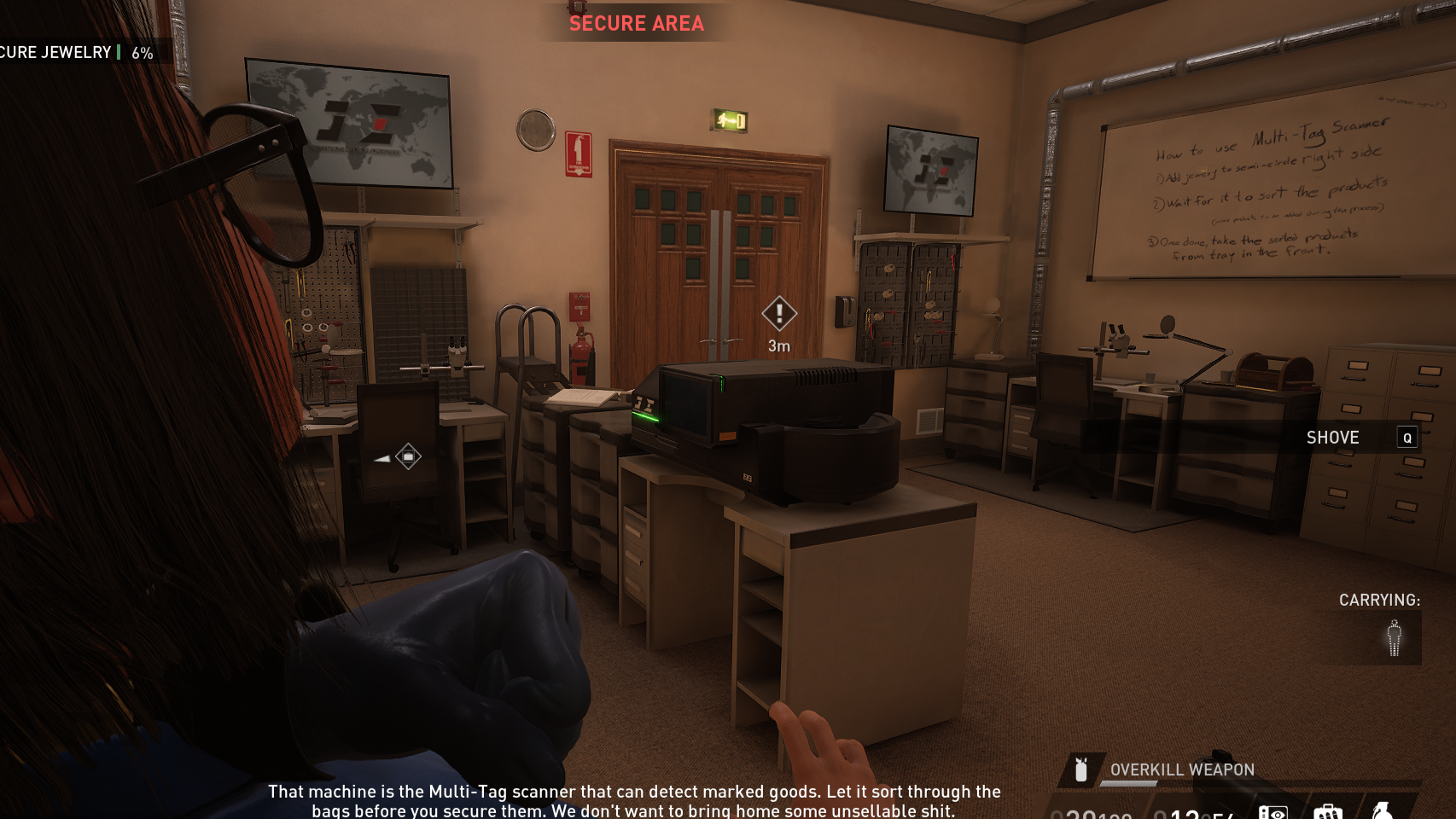The height and width of the screenshot is (819, 1456).
Task: Select the armor bag equipment icon
Action: point(1330,810)
